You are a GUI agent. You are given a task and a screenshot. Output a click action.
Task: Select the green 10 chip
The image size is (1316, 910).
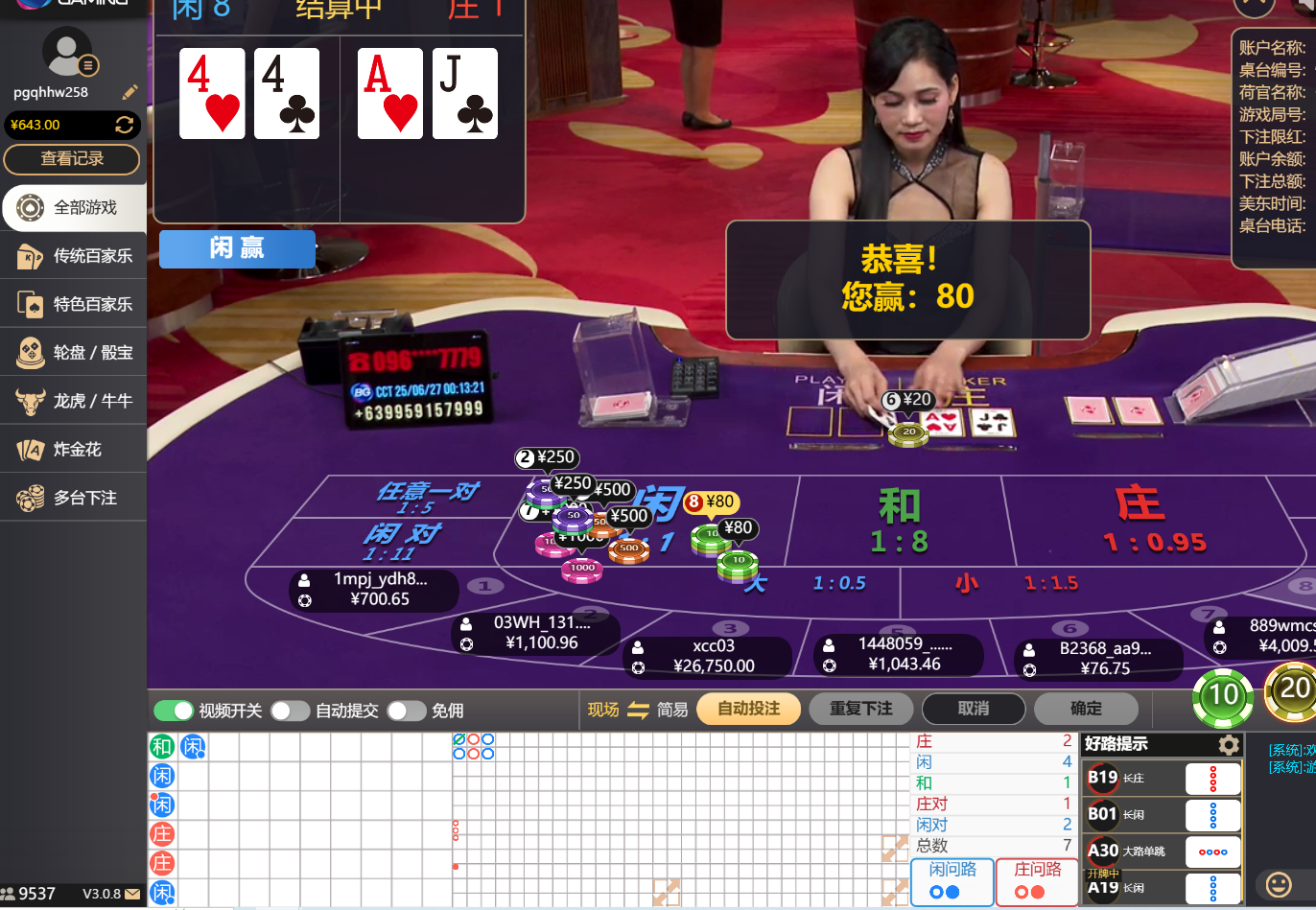pos(1223,695)
